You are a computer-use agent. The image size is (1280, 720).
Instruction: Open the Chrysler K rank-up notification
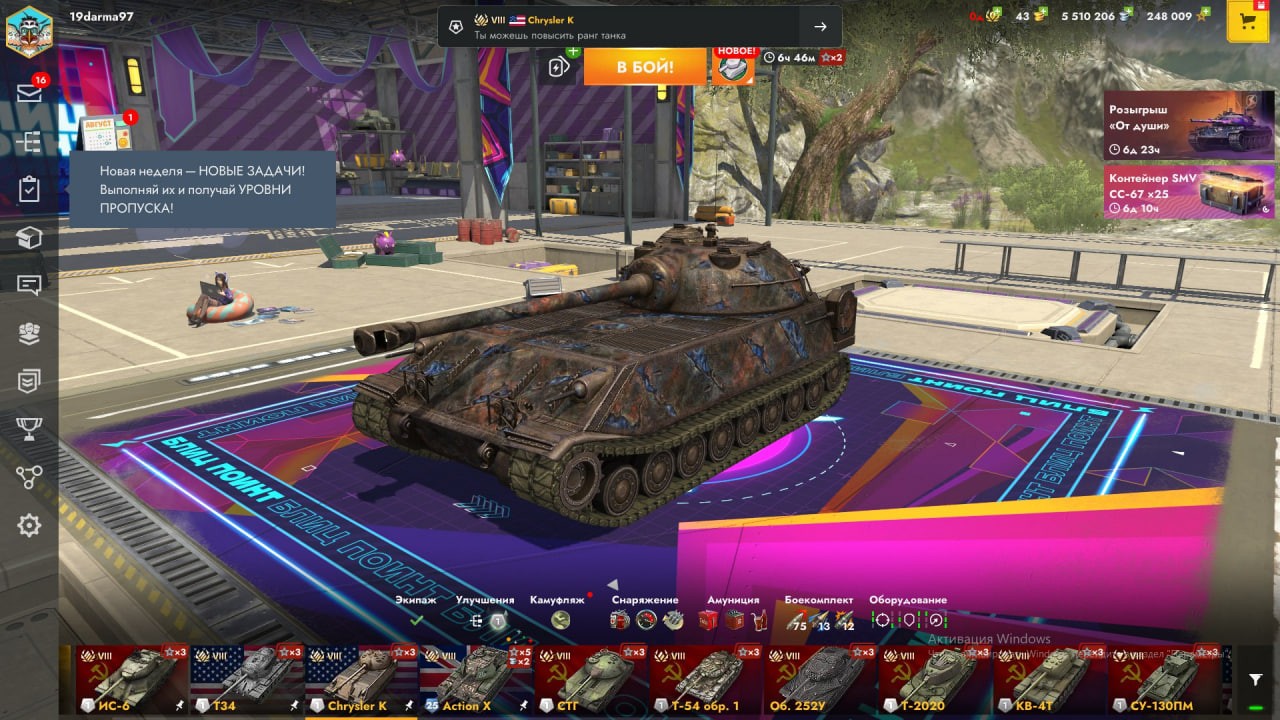640,27
